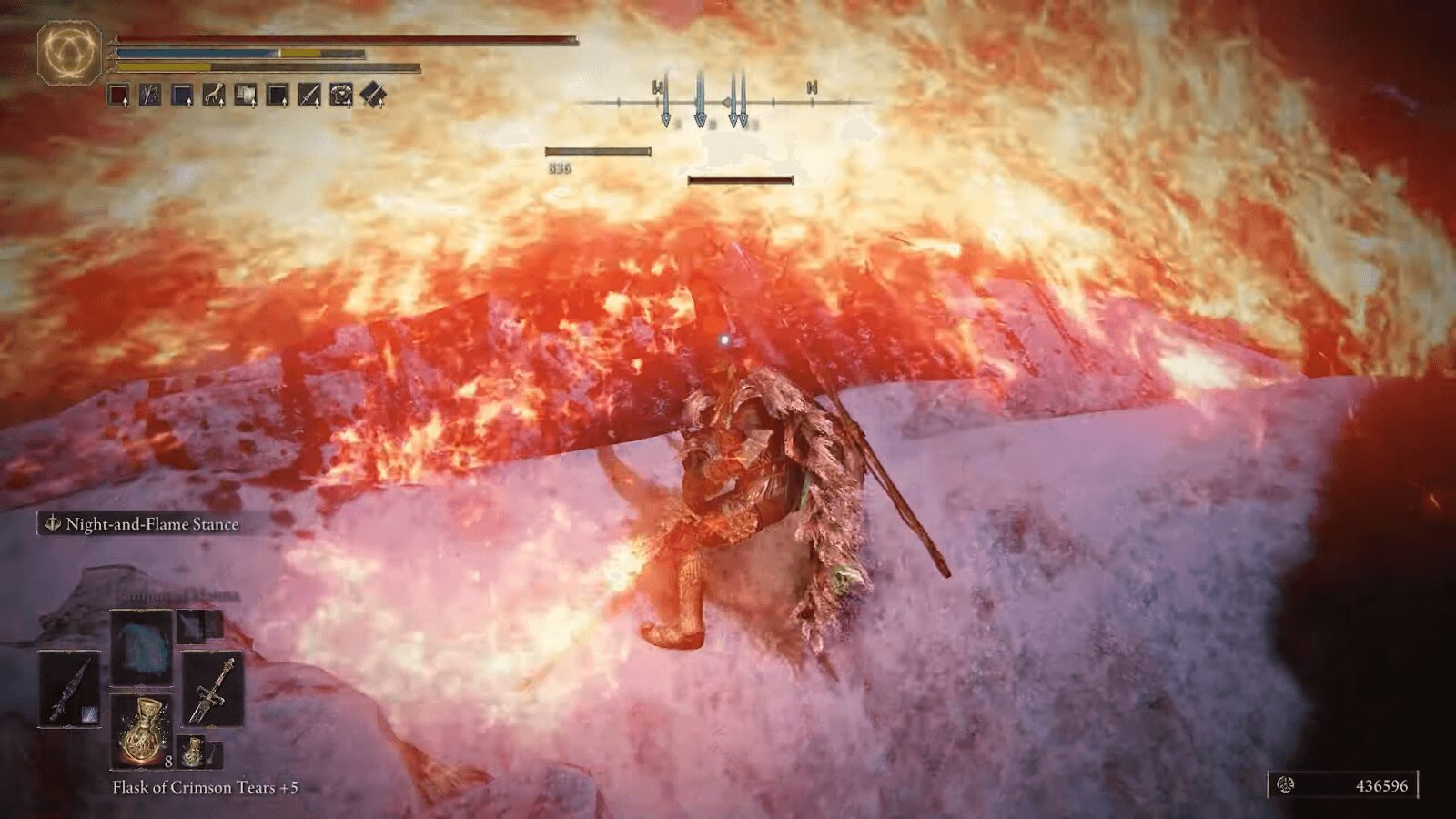This screenshot has height=819, width=1456.
Task: Select the dagger in the left-hand equipment slot
Action: (x=69, y=690)
